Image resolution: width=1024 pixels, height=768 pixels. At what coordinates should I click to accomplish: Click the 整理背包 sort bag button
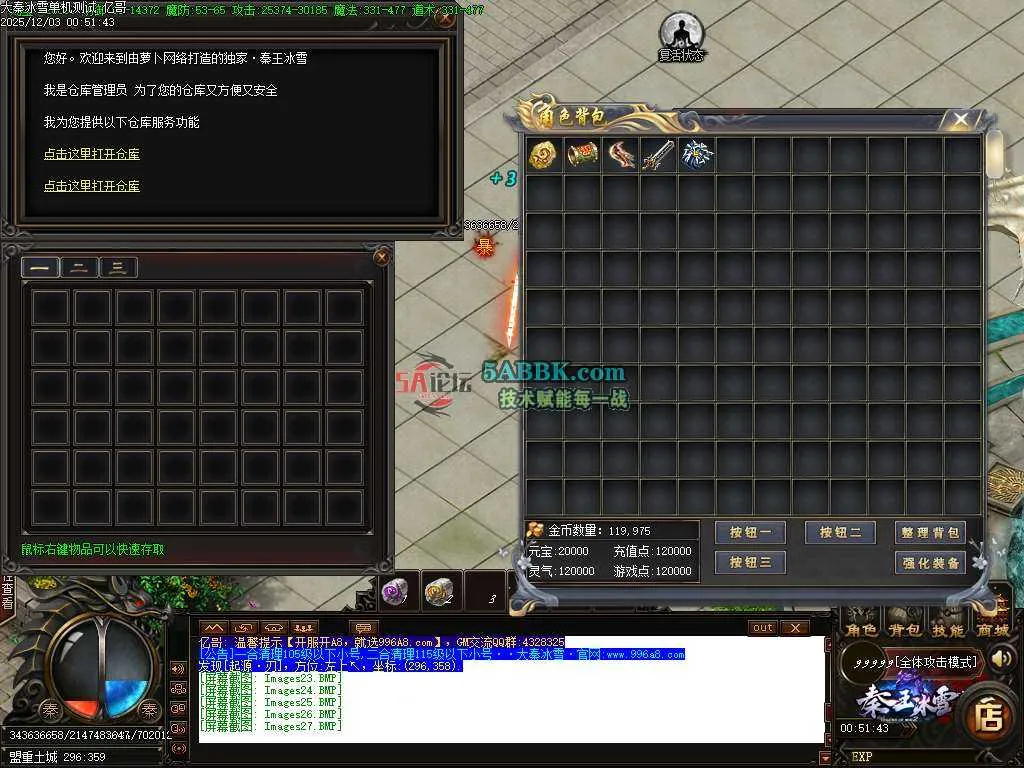click(930, 533)
